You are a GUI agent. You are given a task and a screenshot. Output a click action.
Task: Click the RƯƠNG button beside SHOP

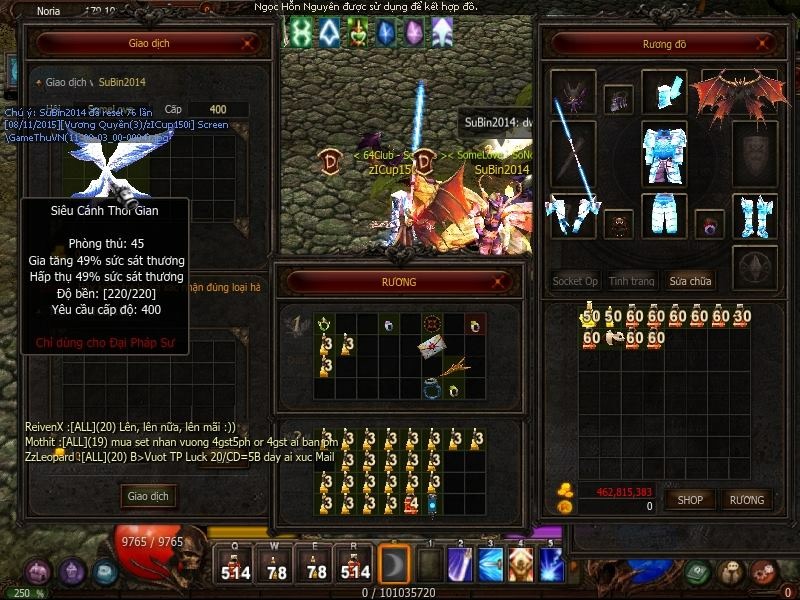pos(746,499)
